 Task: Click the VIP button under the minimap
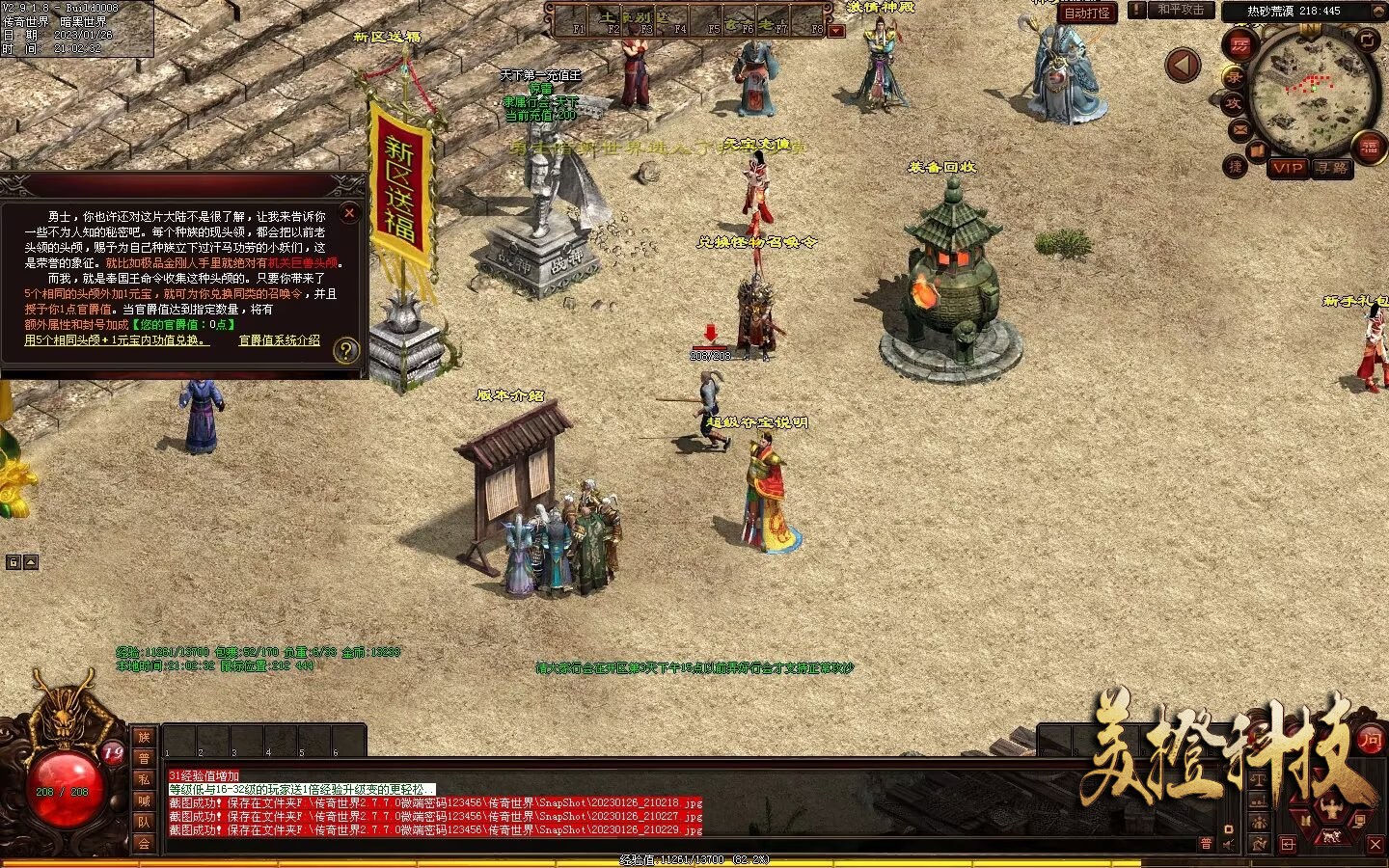pos(1289,168)
